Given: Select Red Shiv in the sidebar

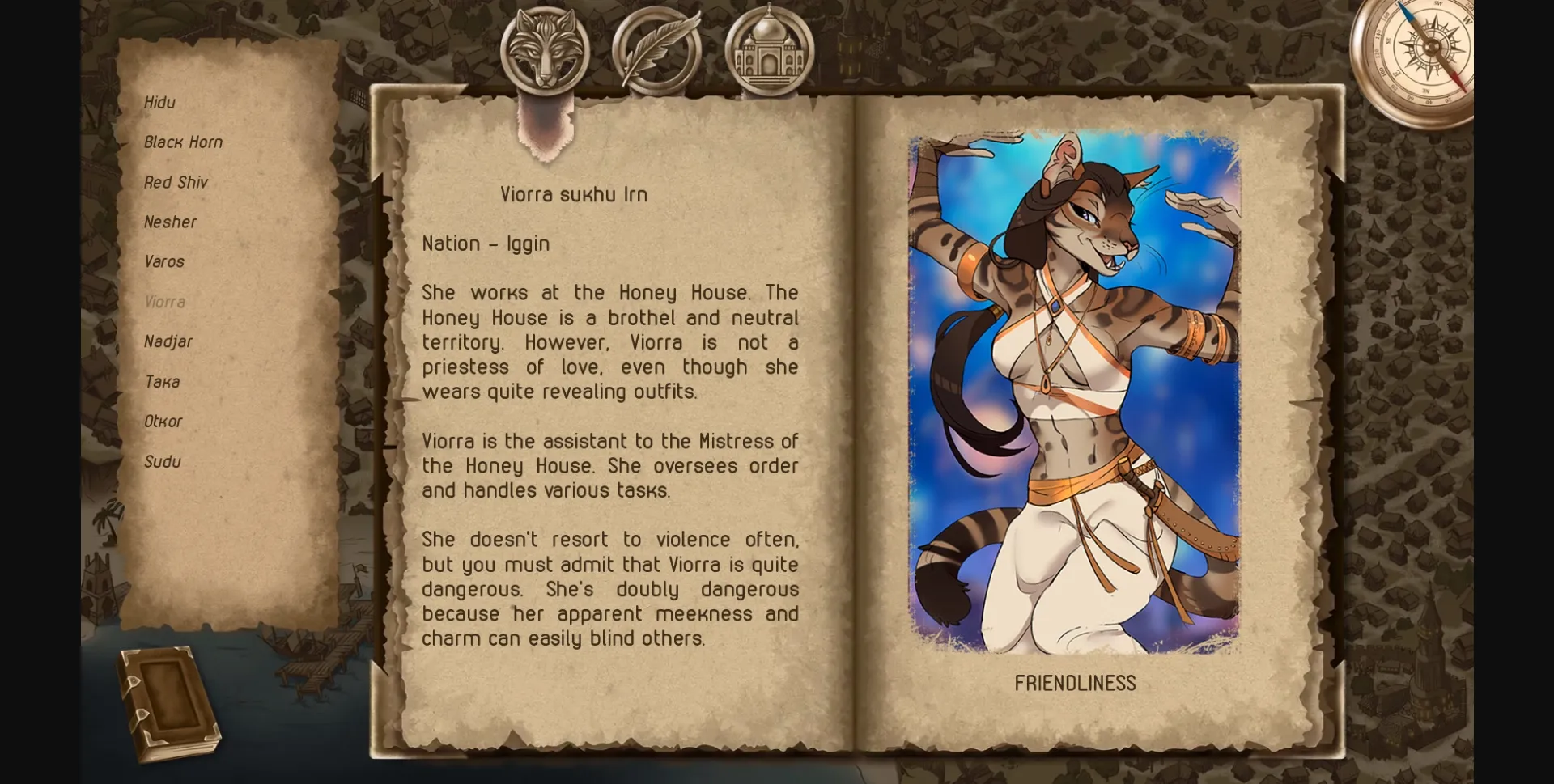Looking at the screenshot, I should coord(176,182).
